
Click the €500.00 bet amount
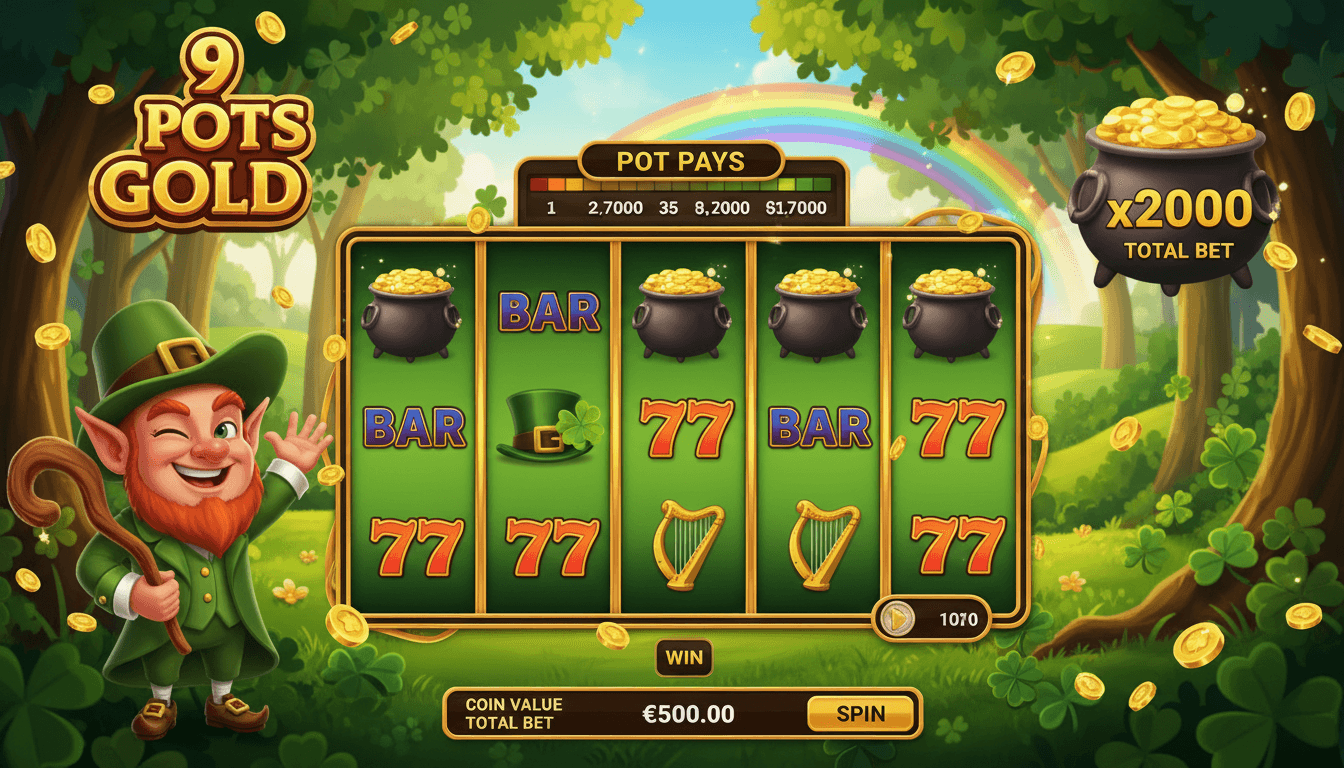pos(686,713)
